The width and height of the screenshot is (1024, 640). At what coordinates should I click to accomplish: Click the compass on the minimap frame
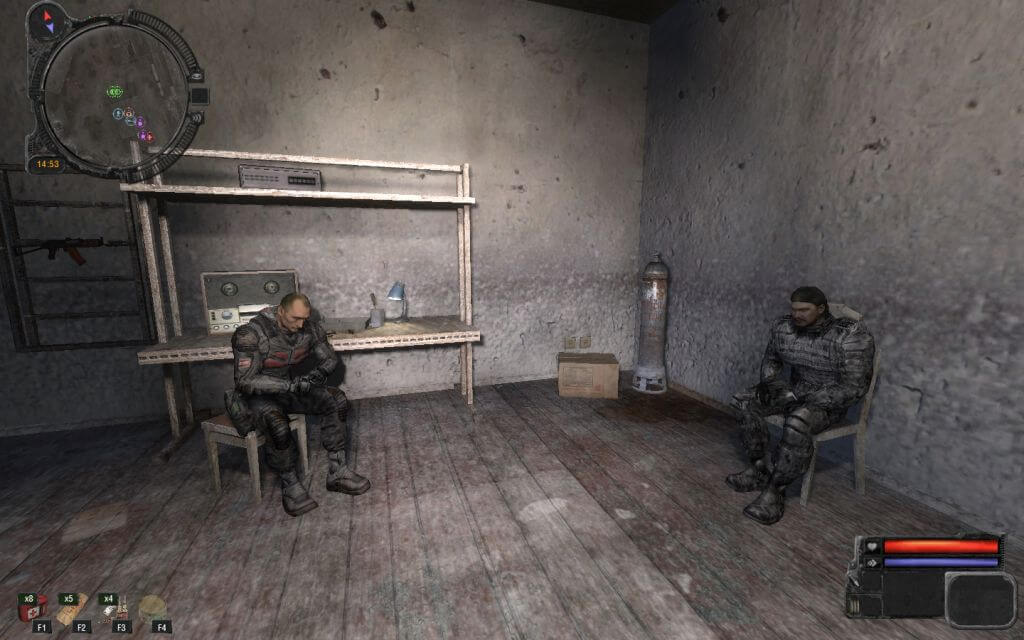(46, 22)
